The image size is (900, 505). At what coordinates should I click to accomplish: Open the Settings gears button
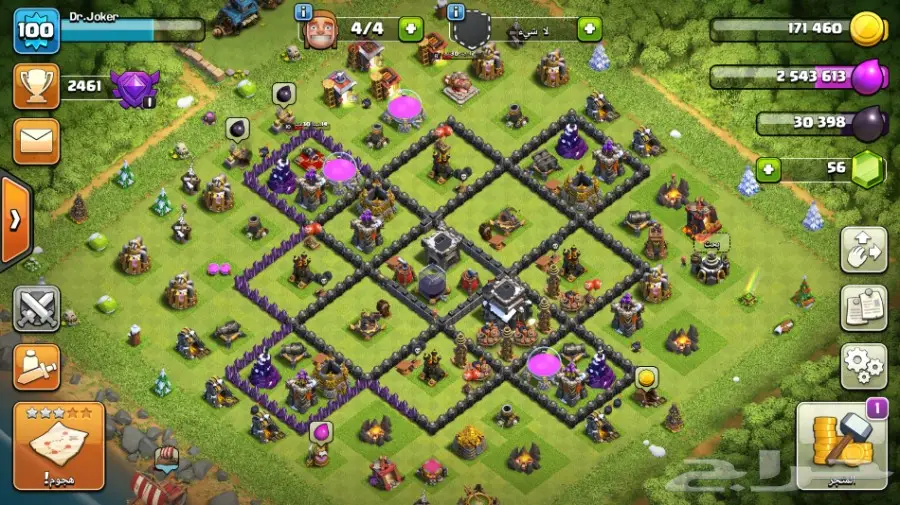tap(863, 367)
